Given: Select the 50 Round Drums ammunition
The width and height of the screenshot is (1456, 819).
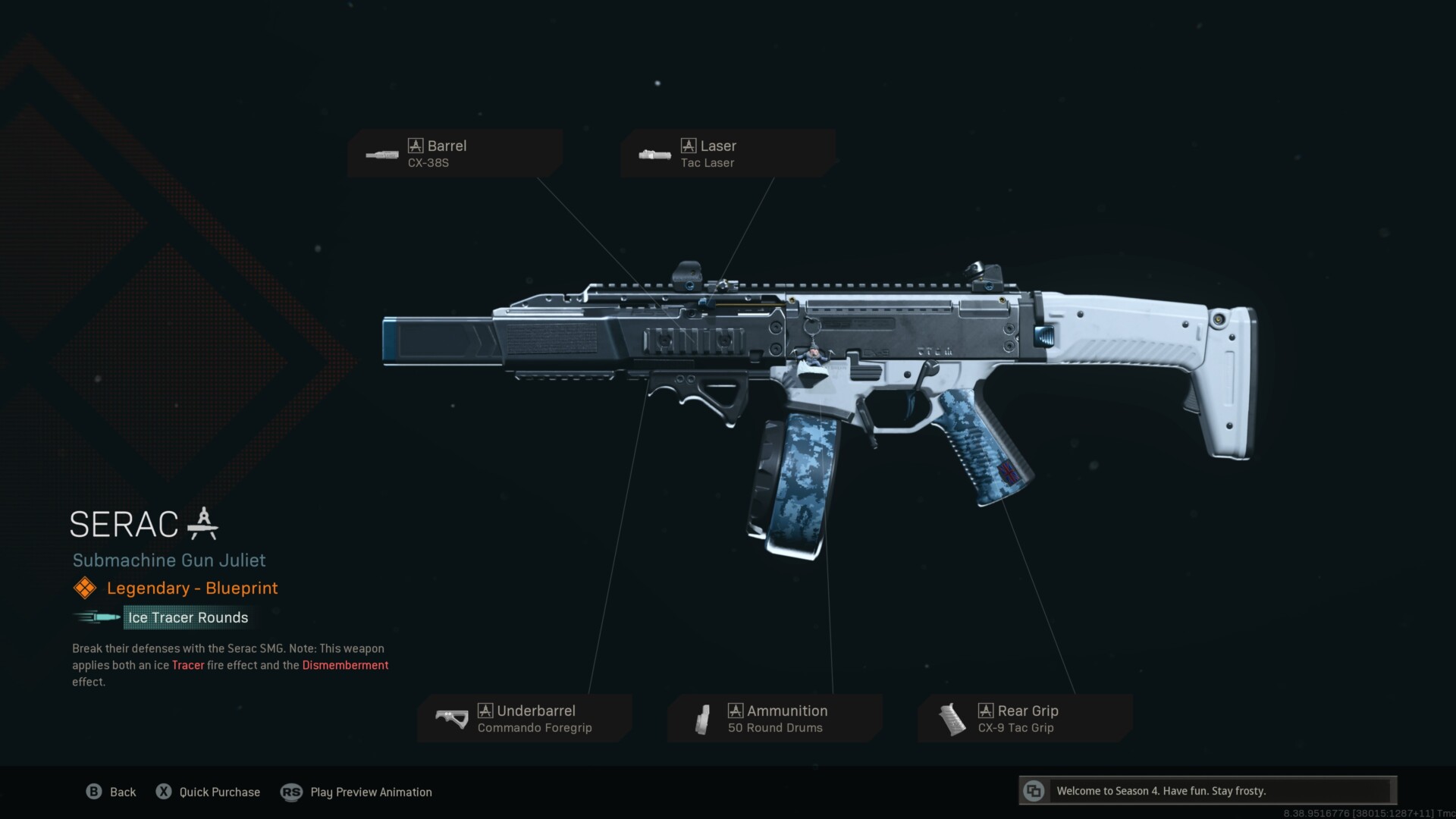Looking at the screenshot, I should pyautogui.click(x=775, y=718).
